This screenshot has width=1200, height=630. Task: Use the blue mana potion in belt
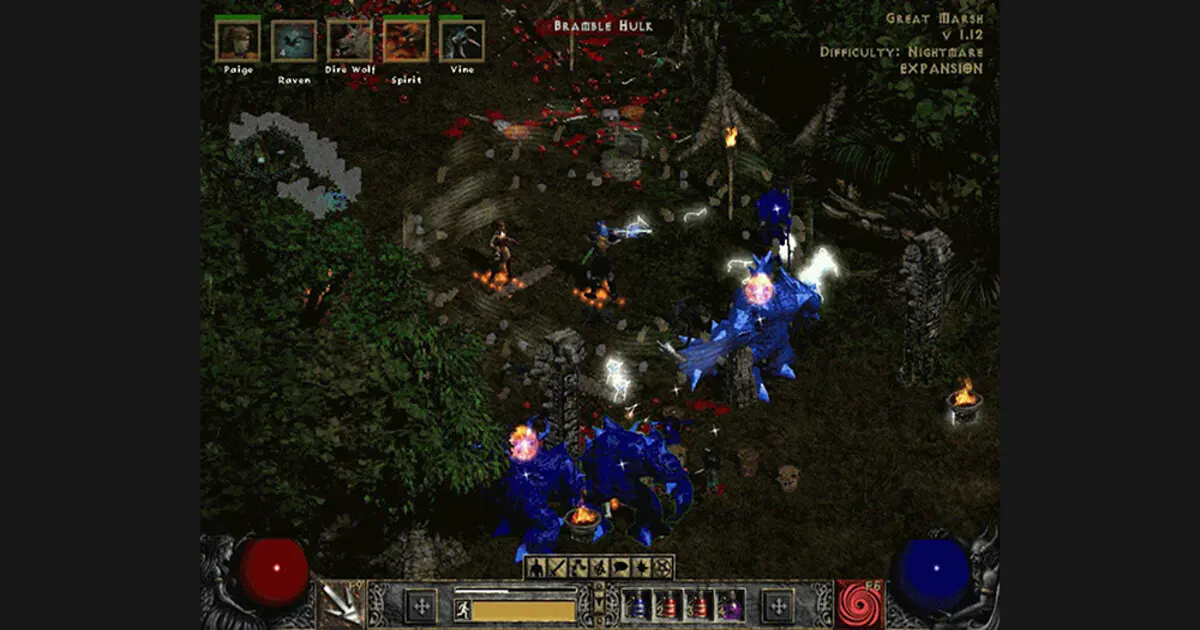pos(637,605)
